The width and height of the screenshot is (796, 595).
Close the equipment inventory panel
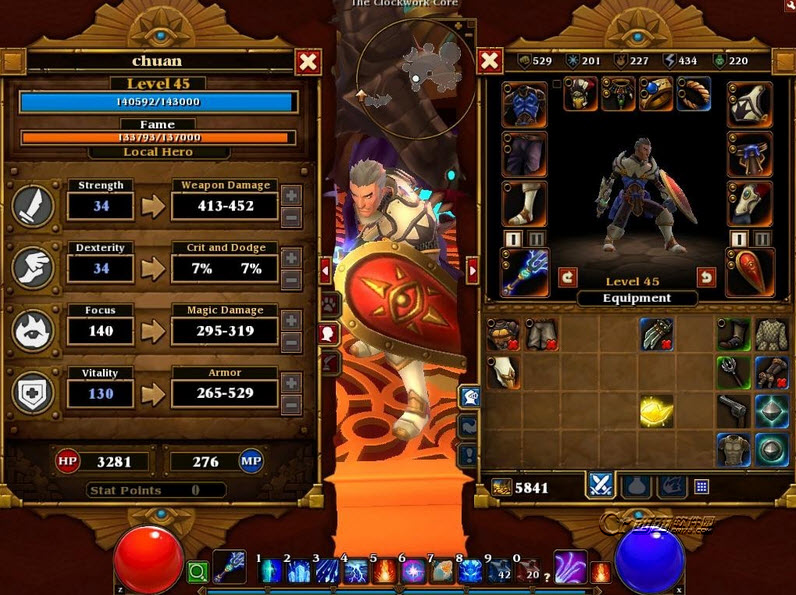click(490, 62)
